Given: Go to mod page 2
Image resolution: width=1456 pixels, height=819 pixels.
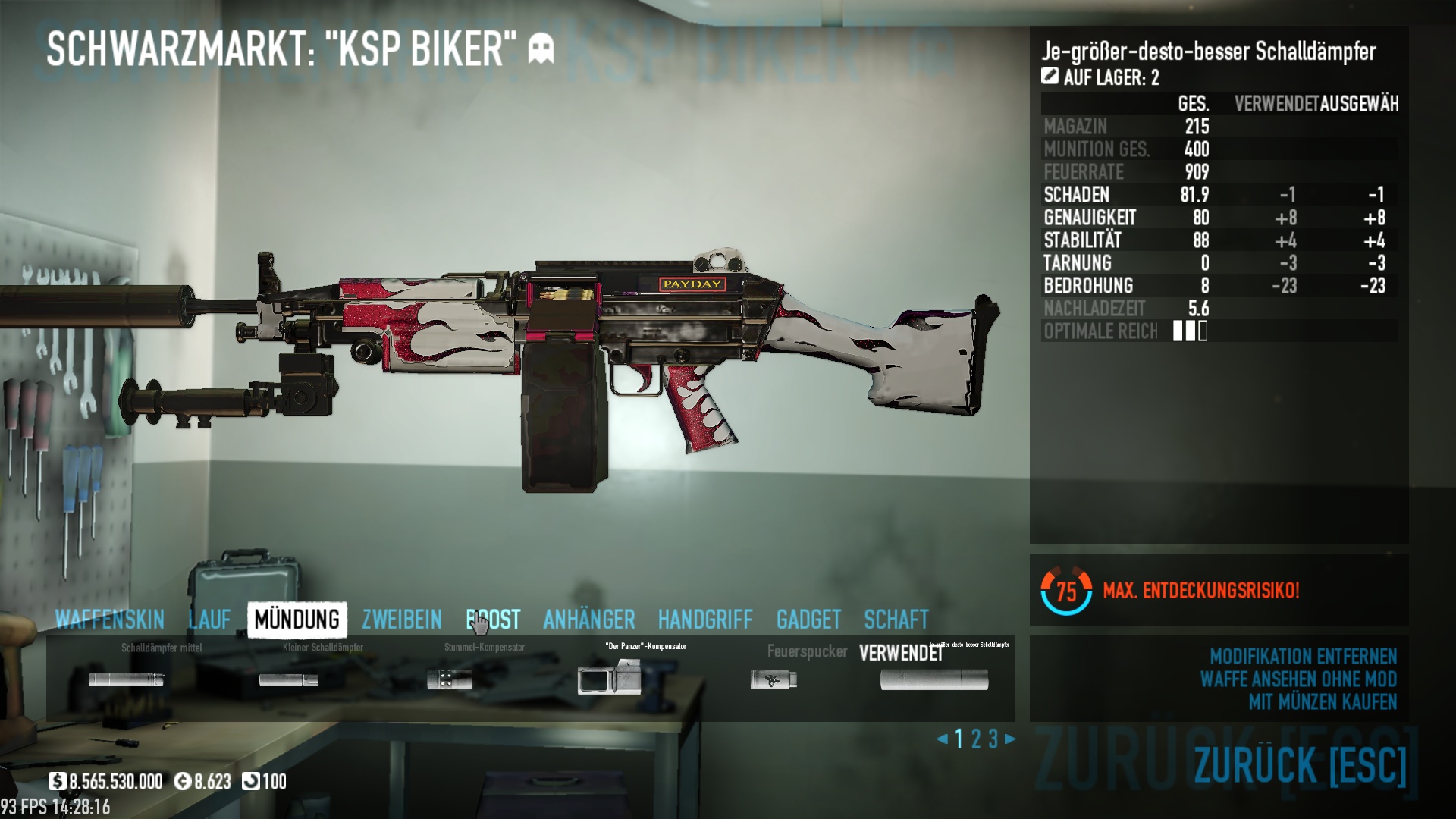Looking at the screenshot, I should (976, 739).
